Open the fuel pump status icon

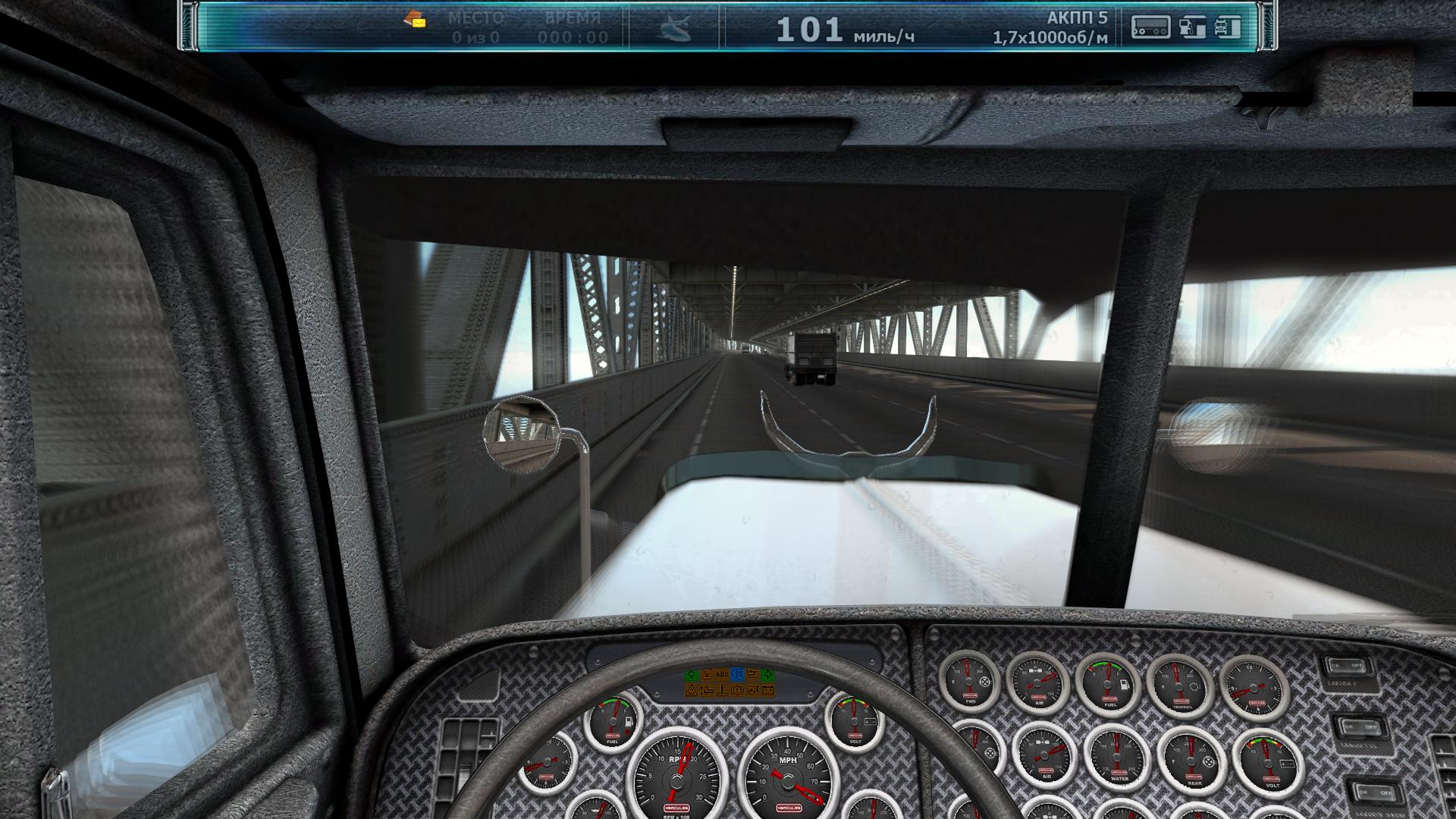coord(1192,27)
